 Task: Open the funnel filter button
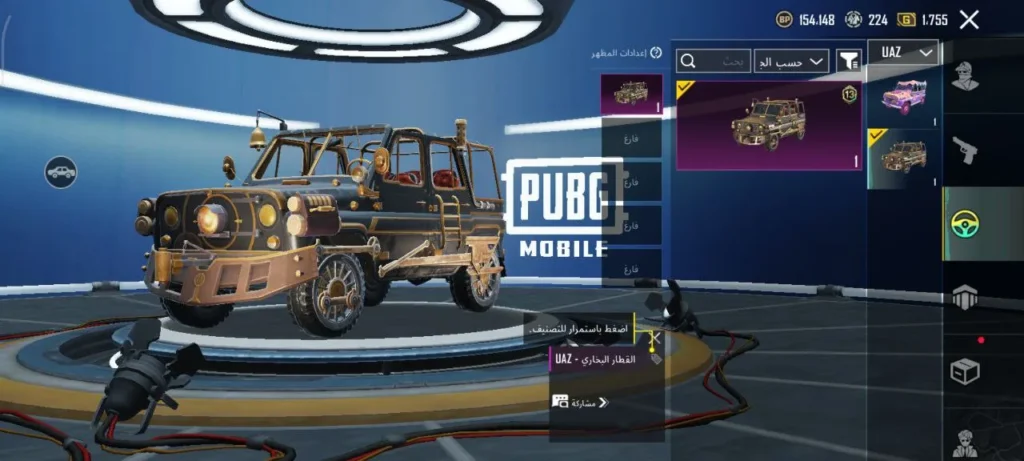pos(849,61)
